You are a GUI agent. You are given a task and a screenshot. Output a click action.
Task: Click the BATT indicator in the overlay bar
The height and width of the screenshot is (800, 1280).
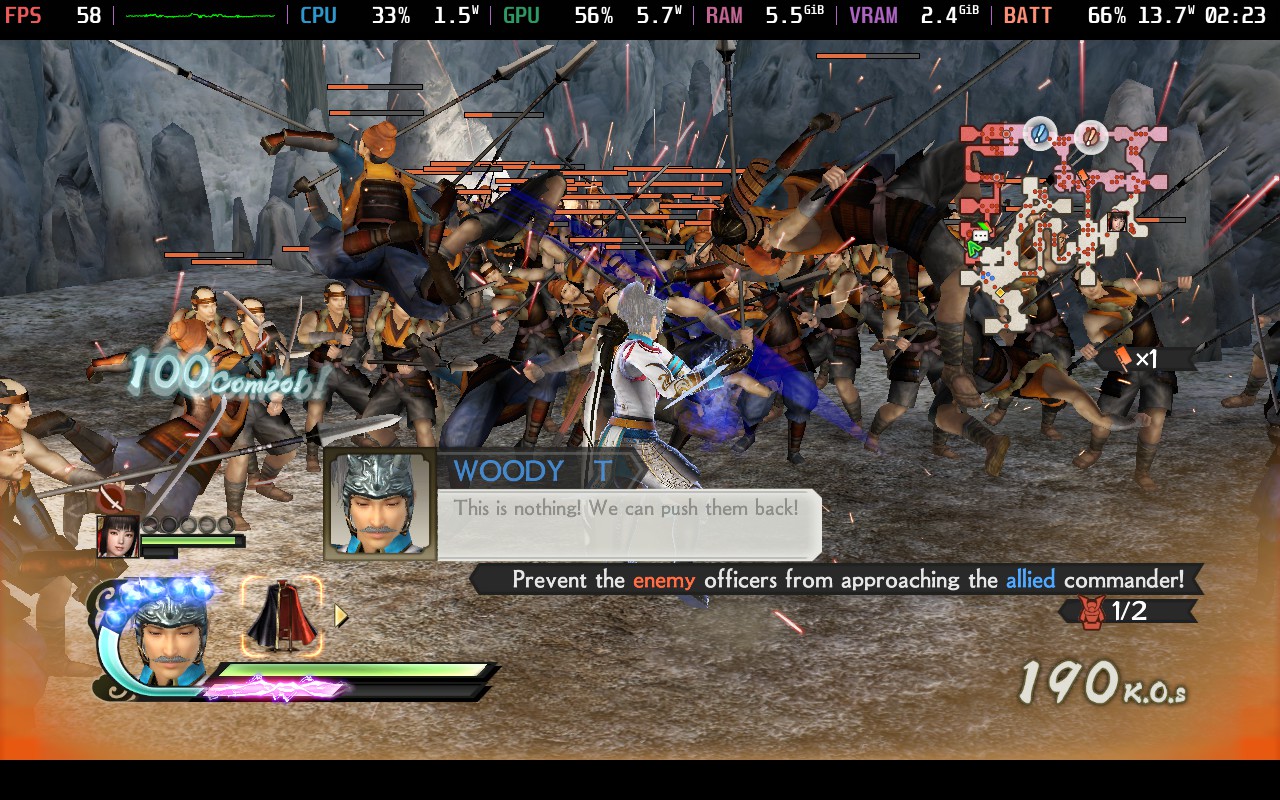pyautogui.click(x=1028, y=14)
